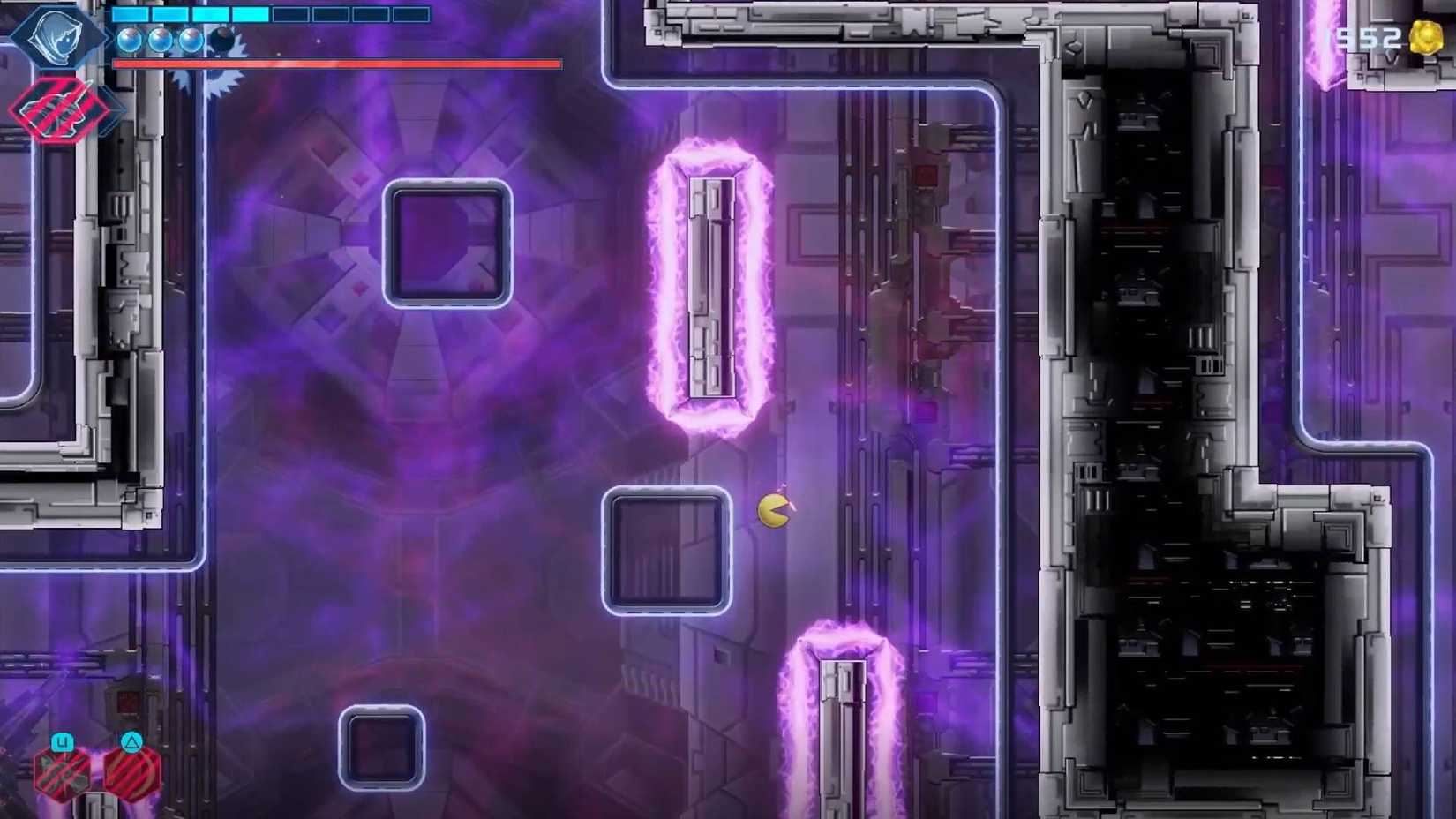Toggle the second blue energy orb
The height and width of the screenshot is (819, 1456).
[161, 41]
